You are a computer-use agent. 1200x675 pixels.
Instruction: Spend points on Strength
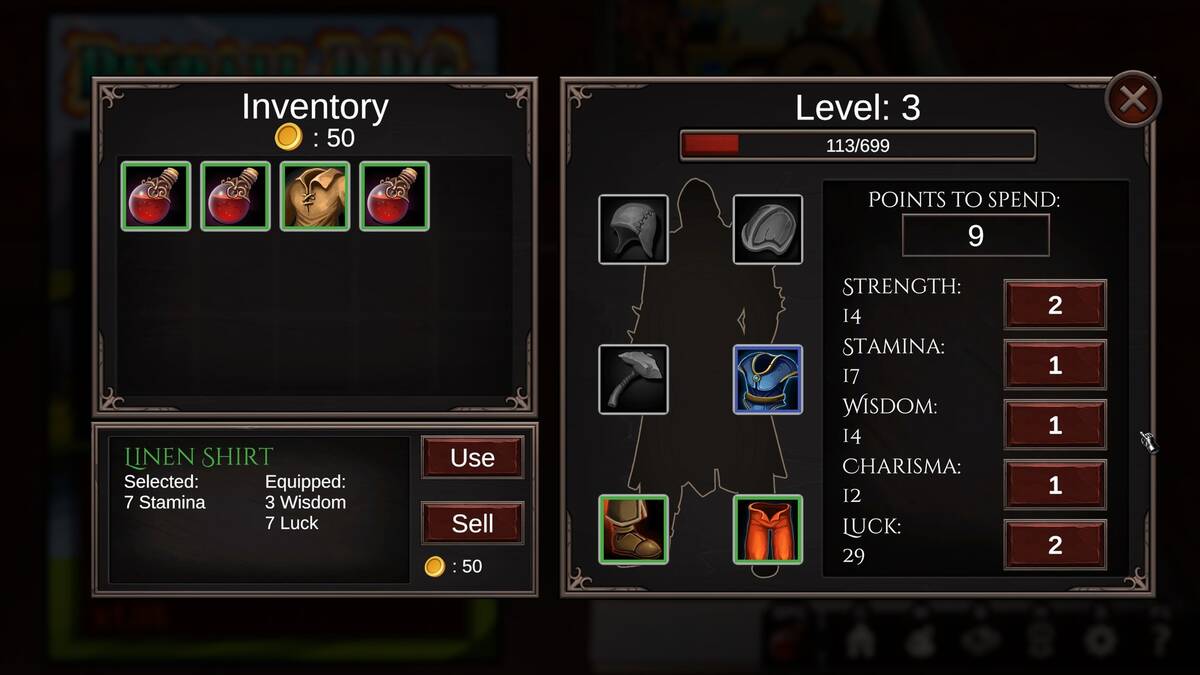tap(1055, 305)
